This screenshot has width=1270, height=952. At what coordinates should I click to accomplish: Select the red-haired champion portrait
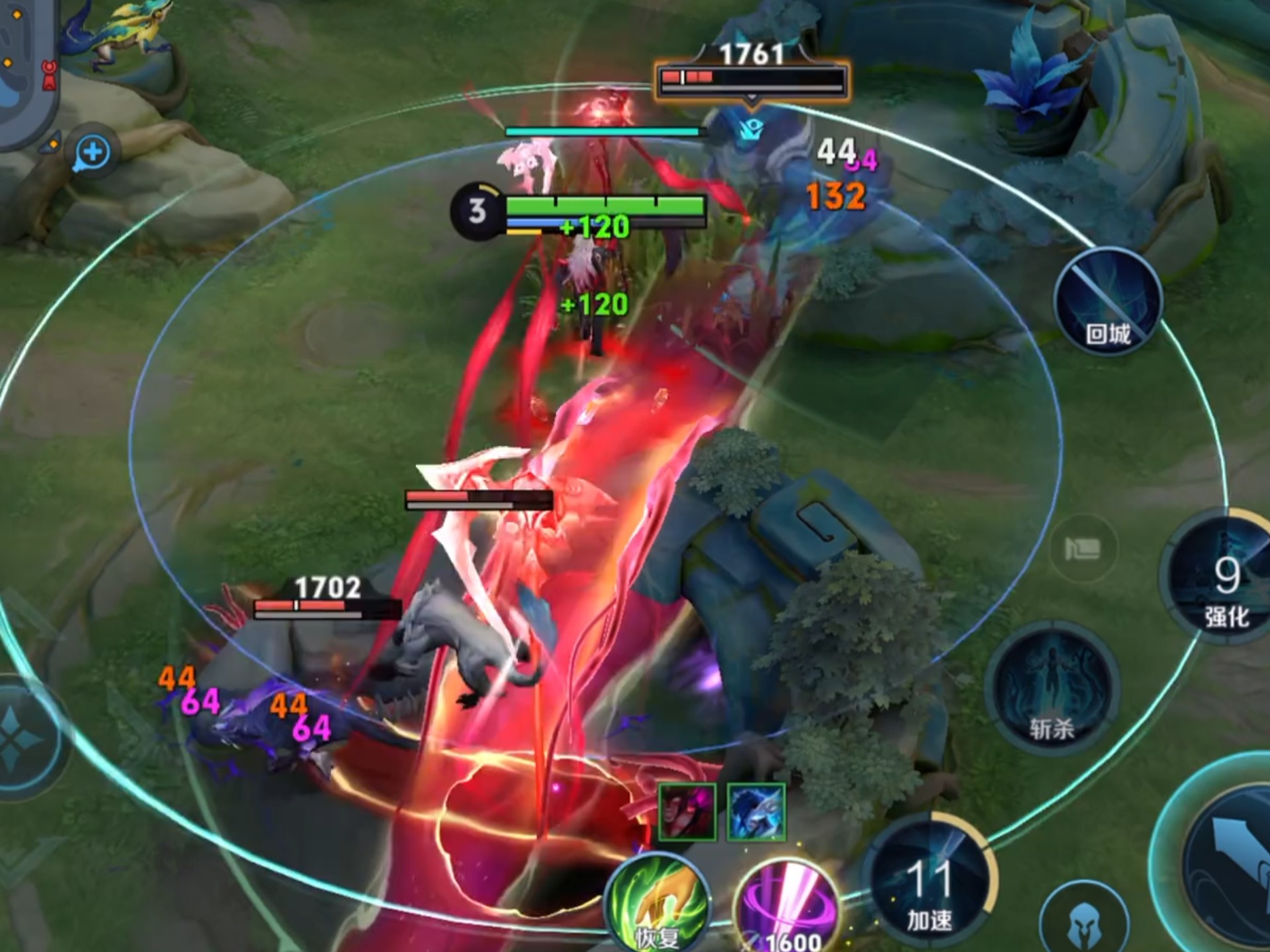click(687, 812)
